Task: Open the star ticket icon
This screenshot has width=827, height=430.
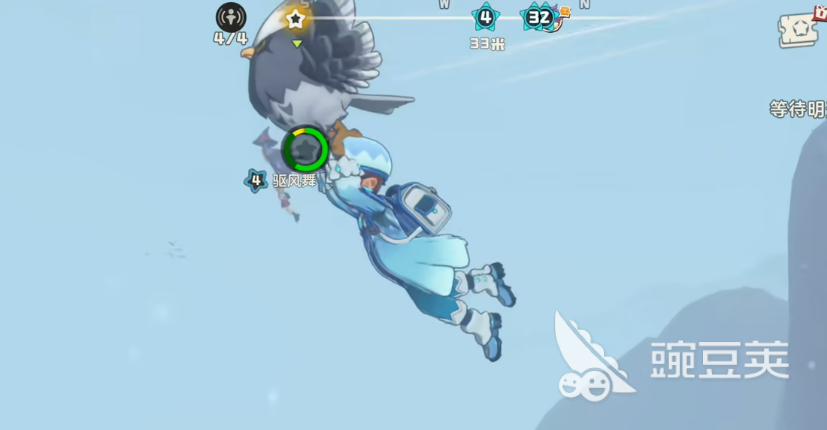Action: (x=801, y=30)
